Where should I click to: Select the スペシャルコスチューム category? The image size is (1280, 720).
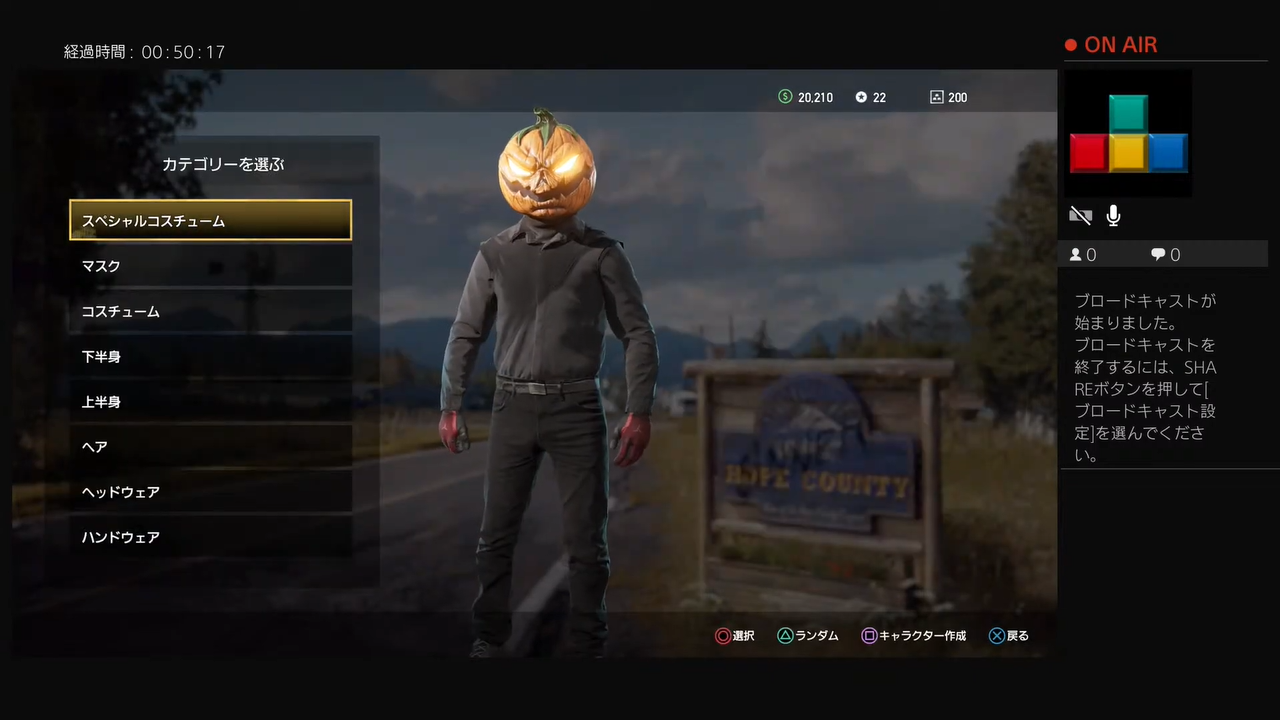pos(210,221)
